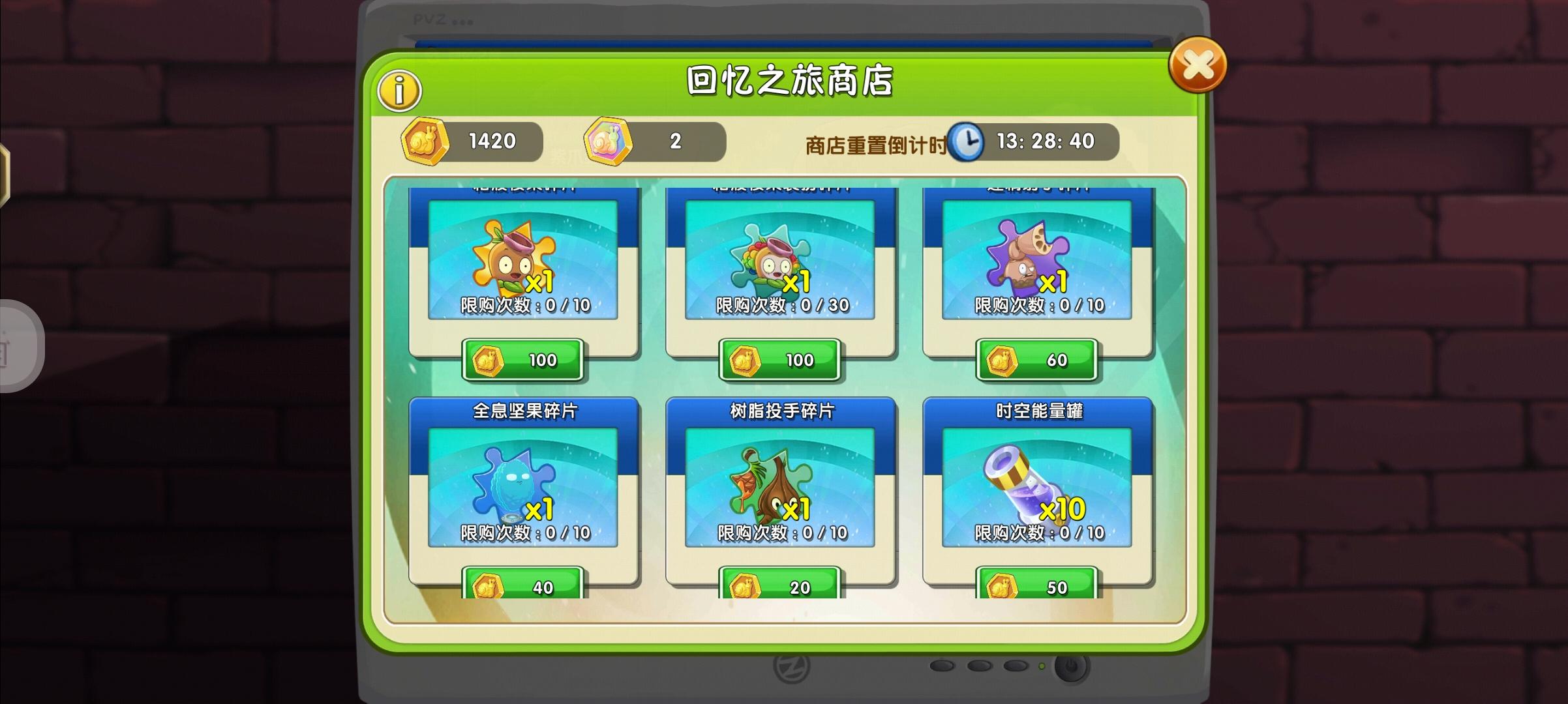Buy 树脂投手碎片 for 20 snail coins
The width and height of the screenshot is (1568, 704).
point(778,585)
